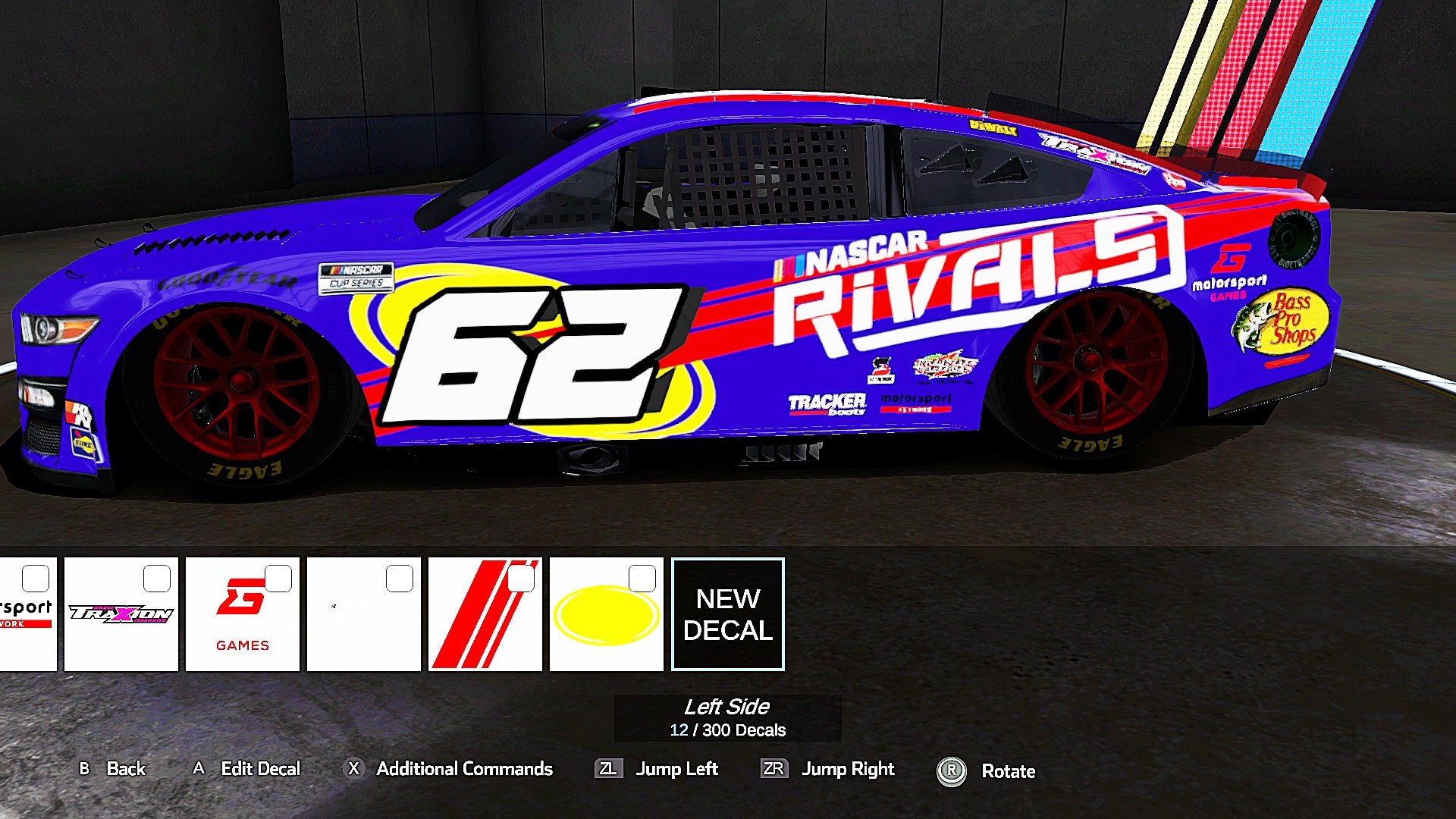
Task: Click the Left Side view label
Action: tap(726, 707)
